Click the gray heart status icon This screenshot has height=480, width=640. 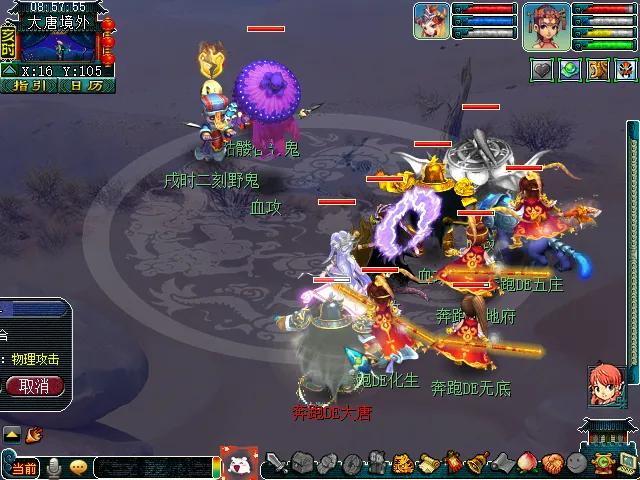[542, 69]
